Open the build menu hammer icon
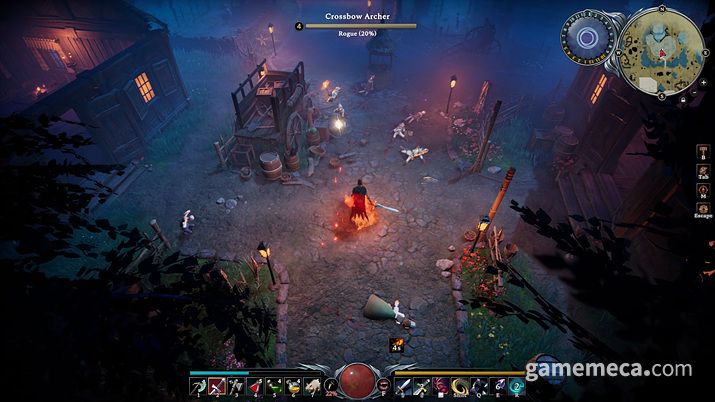715x402 pixels. tap(702, 150)
